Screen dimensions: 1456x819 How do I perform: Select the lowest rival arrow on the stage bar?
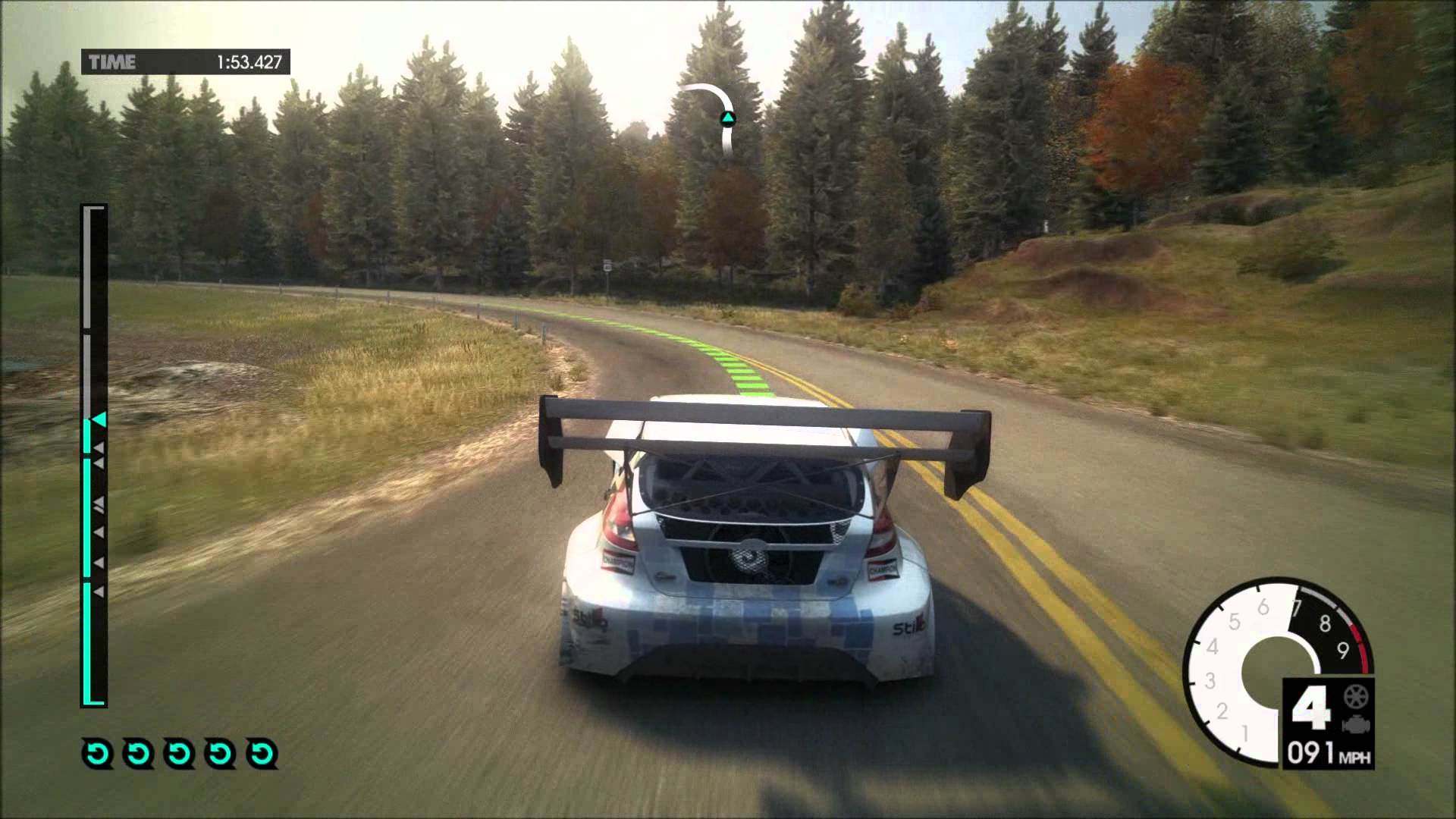[x=99, y=590]
